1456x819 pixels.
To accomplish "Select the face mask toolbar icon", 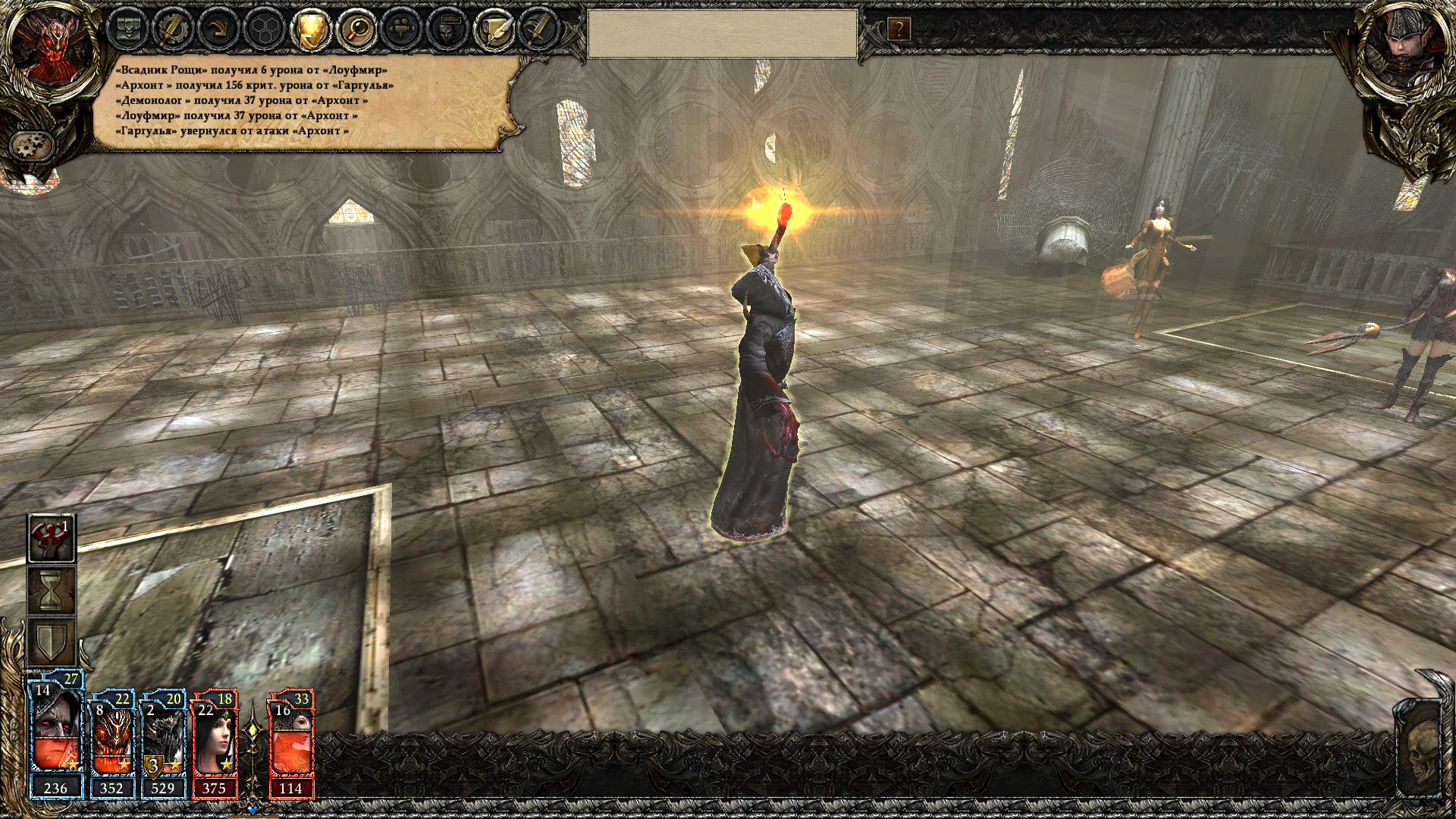I will 447,30.
